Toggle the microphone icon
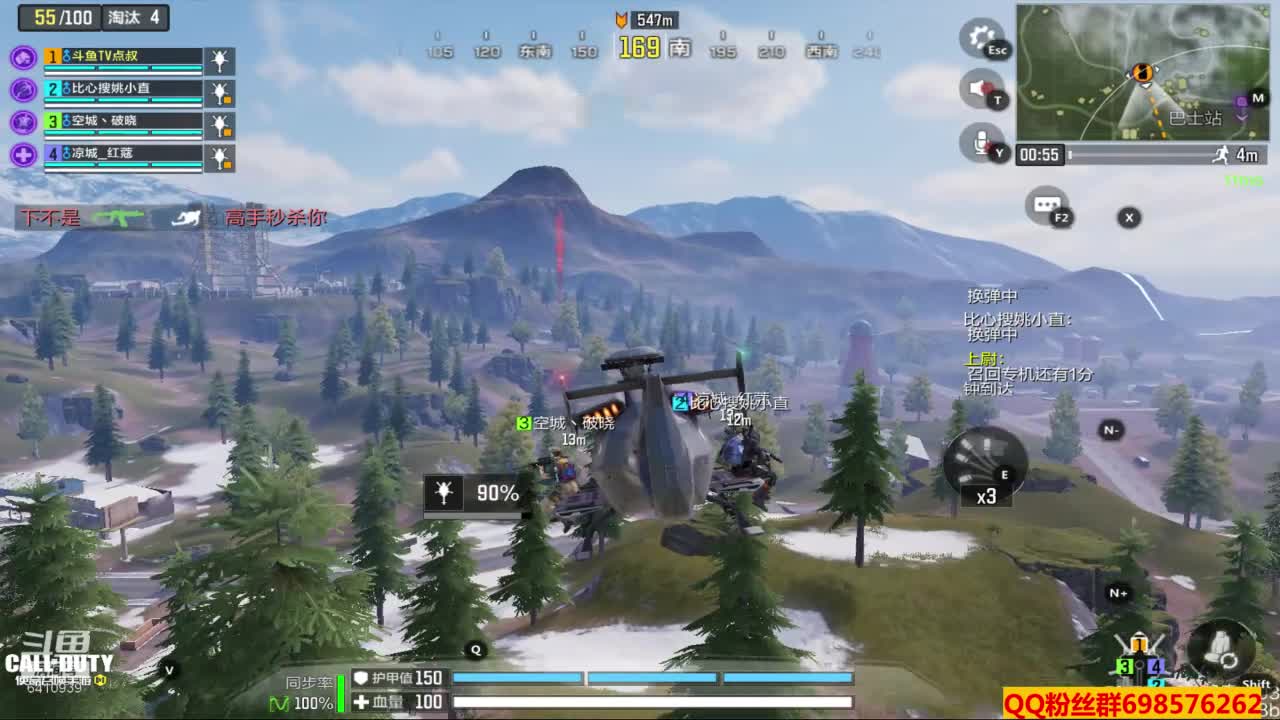 pos(980,142)
